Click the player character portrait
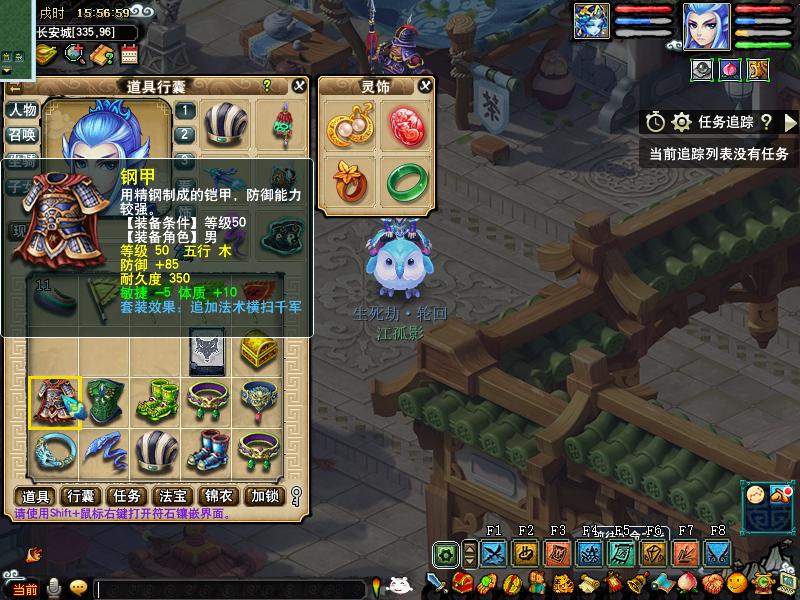The image size is (800, 600). (706, 26)
